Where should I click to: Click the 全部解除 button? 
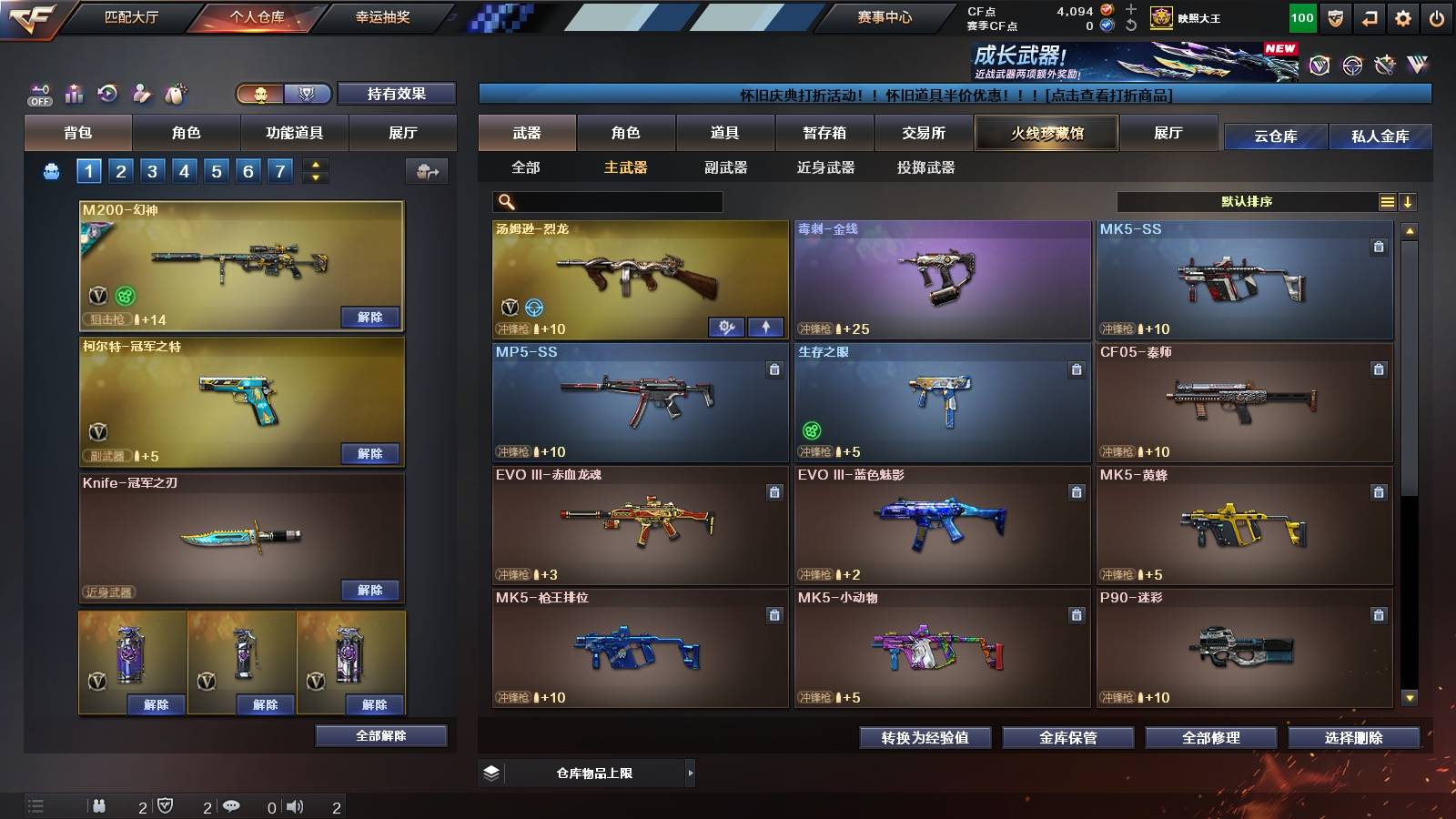coord(380,735)
